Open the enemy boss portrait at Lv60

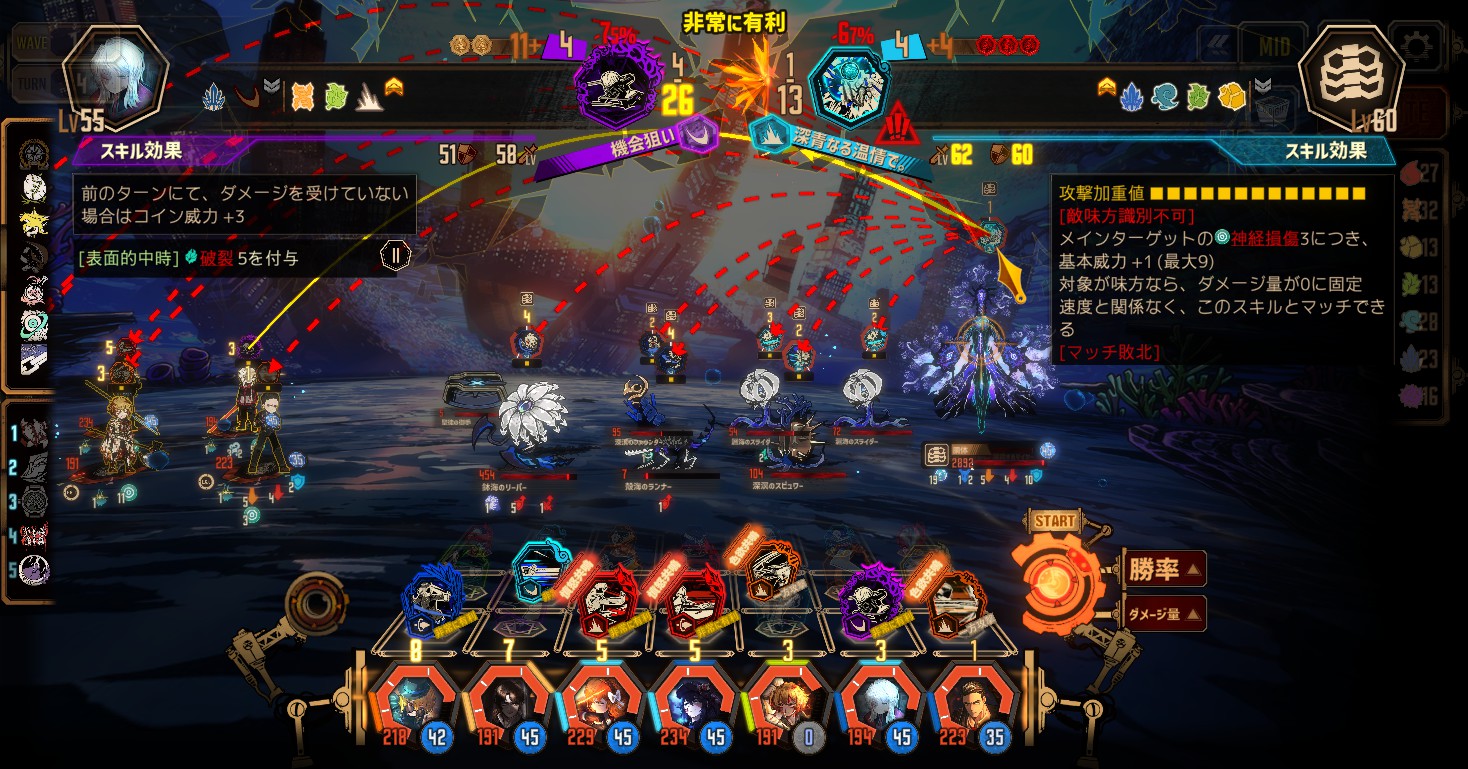click(1352, 78)
